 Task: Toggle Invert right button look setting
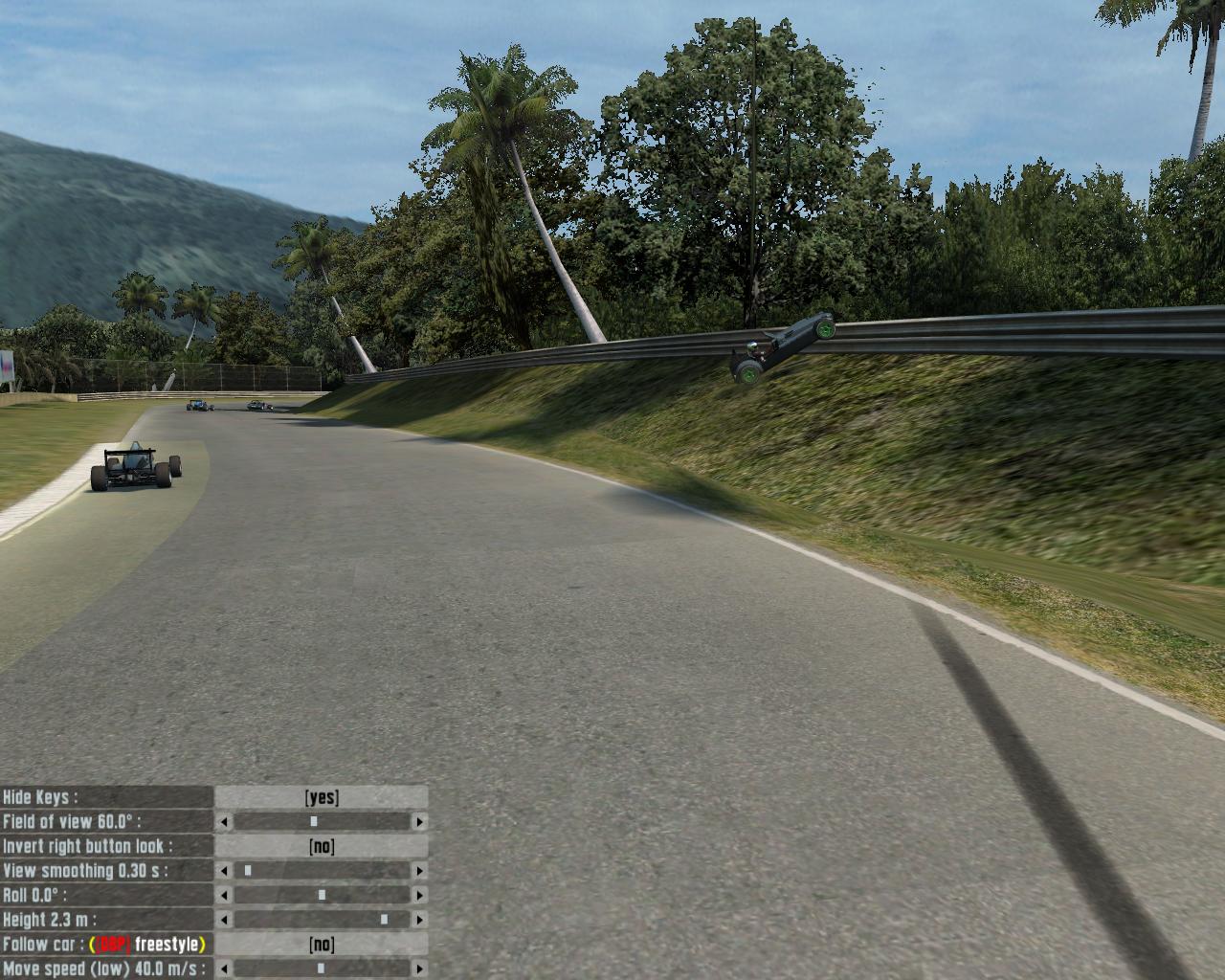tap(322, 846)
